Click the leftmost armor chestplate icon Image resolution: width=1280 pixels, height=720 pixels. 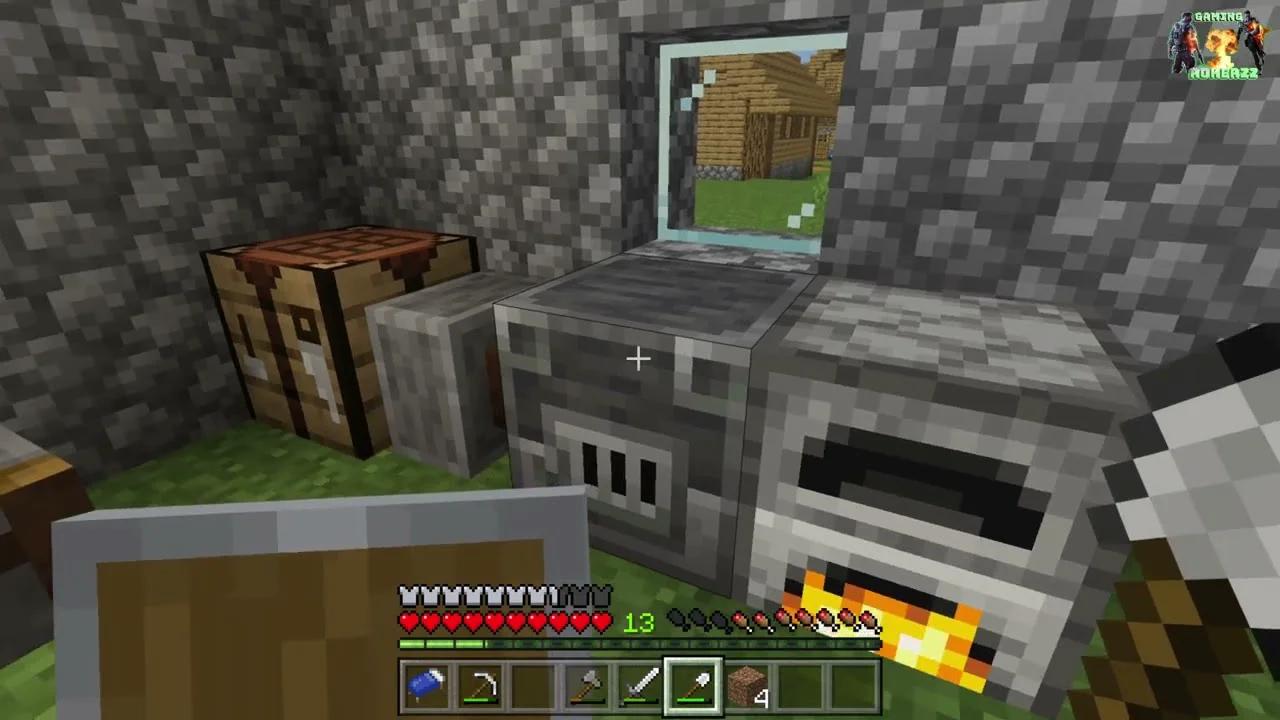coord(410,593)
